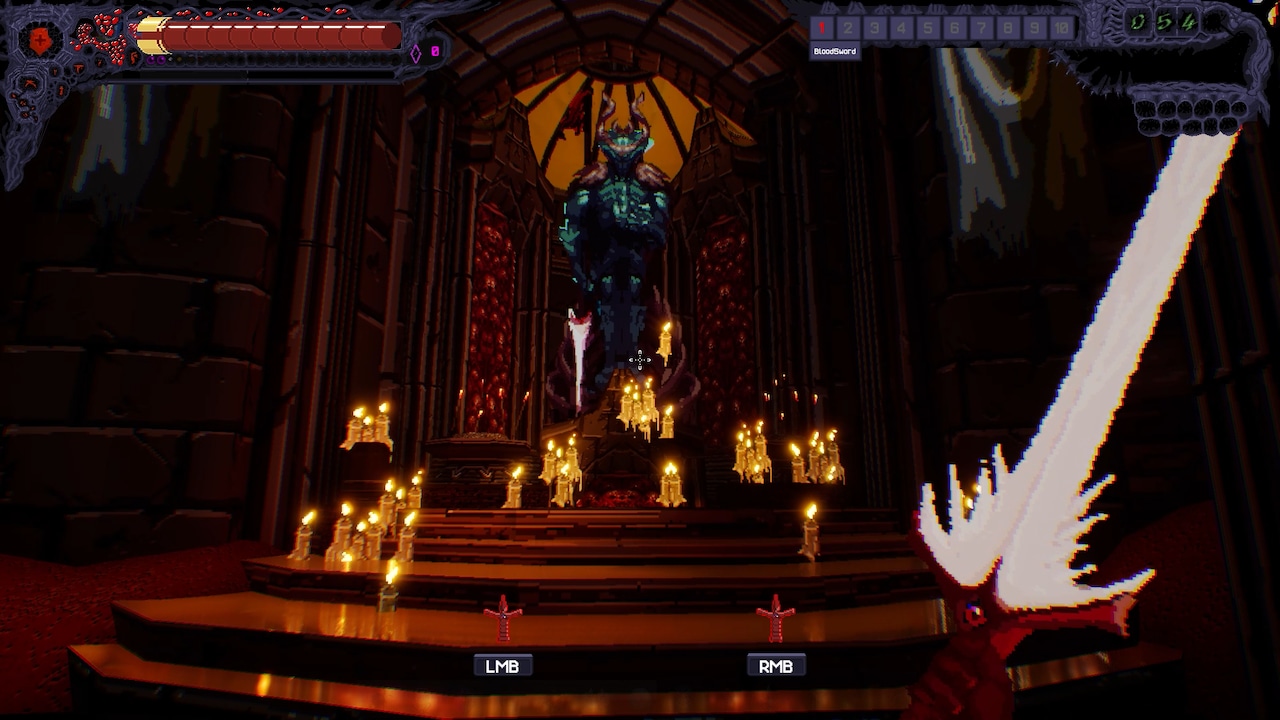The height and width of the screenshot is (720, 1280).
Task: Select hotbar slot 2
Action: [x=849, y=28]
